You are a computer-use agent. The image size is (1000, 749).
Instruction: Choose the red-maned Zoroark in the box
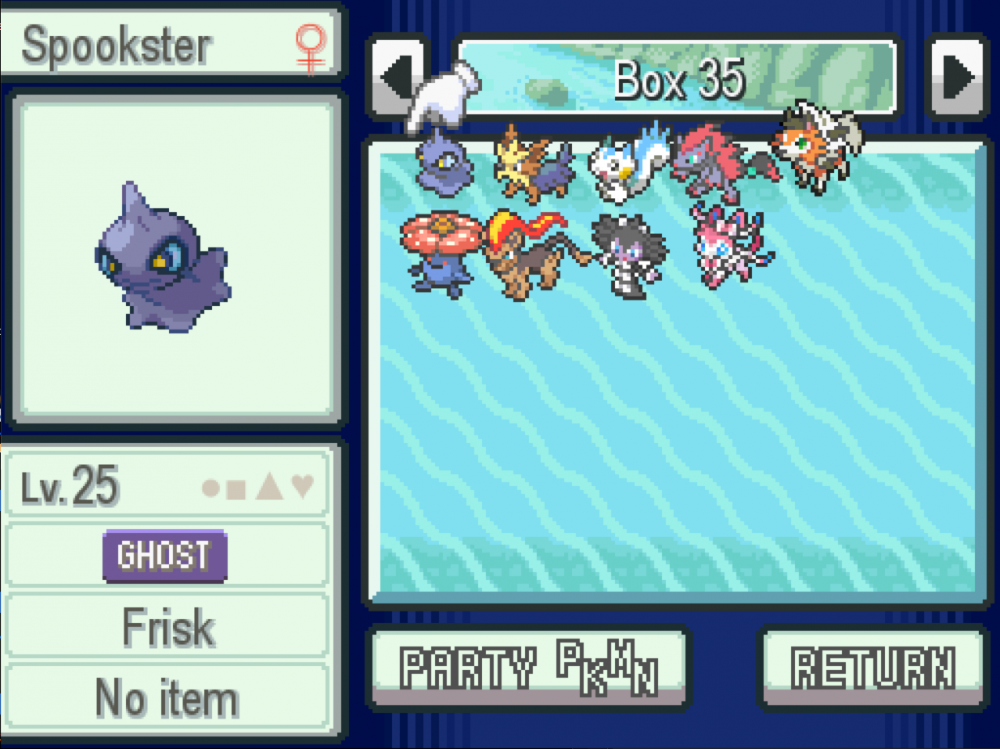(x=718, y=162)
